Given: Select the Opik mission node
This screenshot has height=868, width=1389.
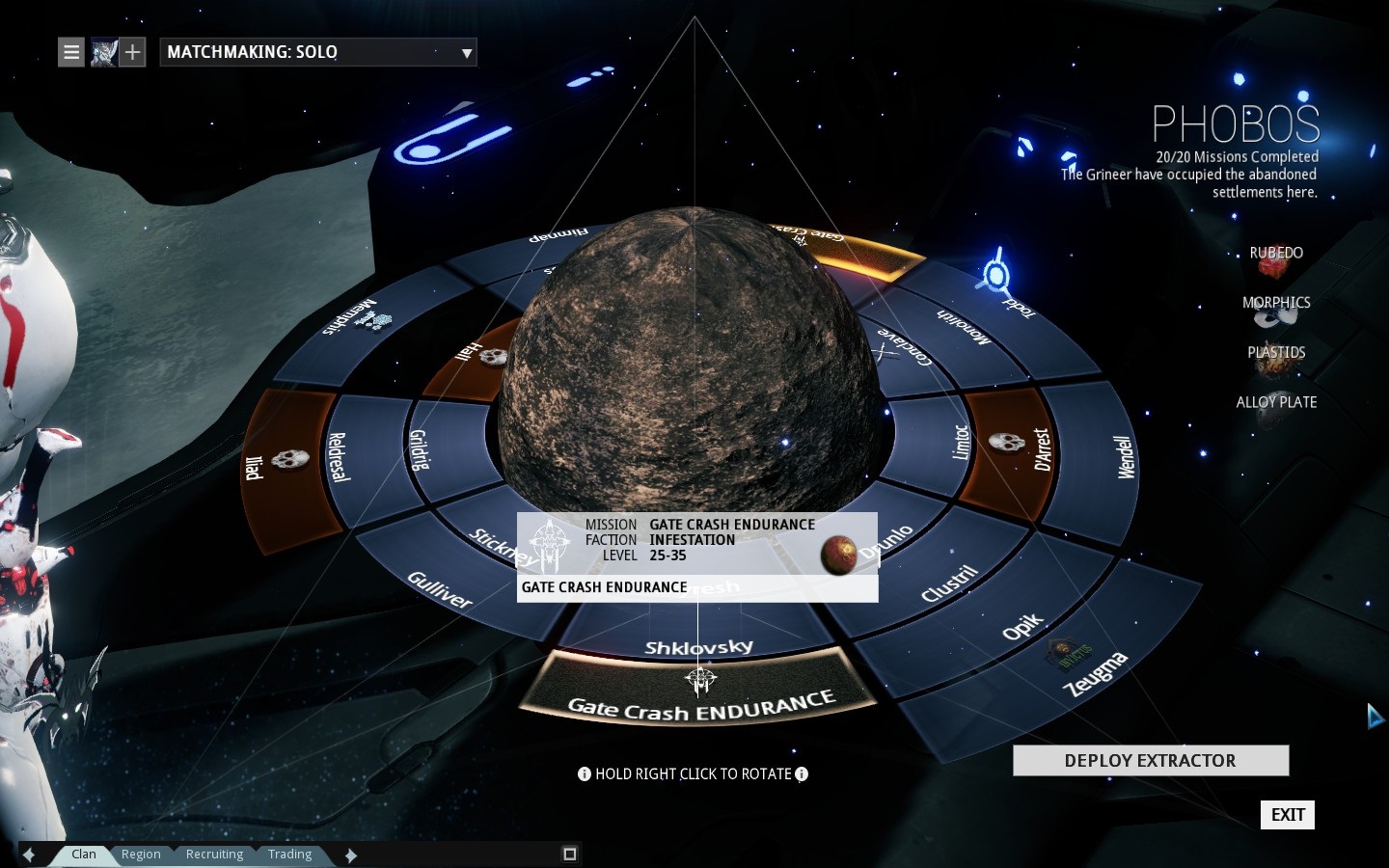Looking at the screenshot, I should (x=1022, y=627).
